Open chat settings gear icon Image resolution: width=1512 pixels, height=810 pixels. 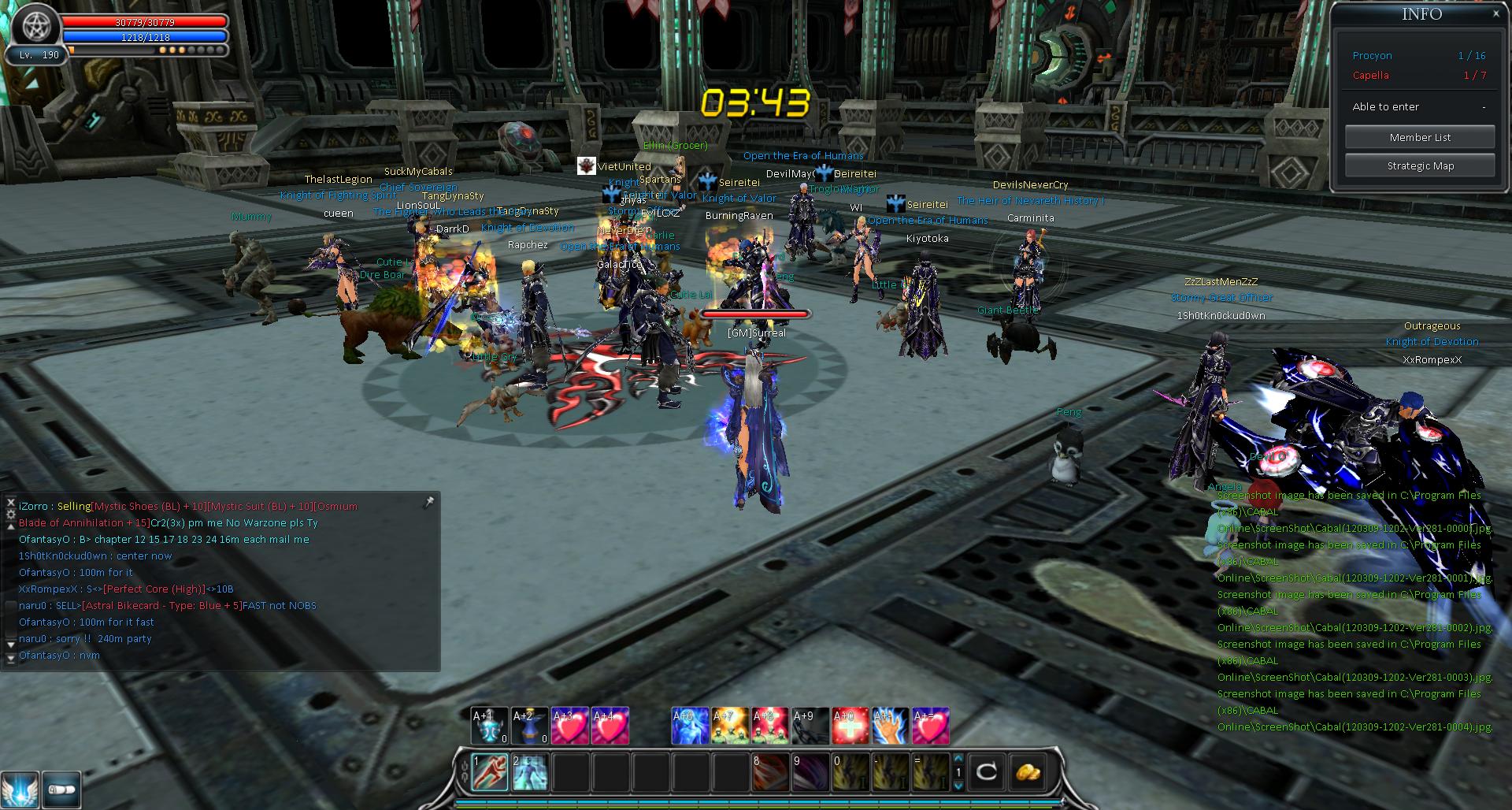click(x=10, y=514)
